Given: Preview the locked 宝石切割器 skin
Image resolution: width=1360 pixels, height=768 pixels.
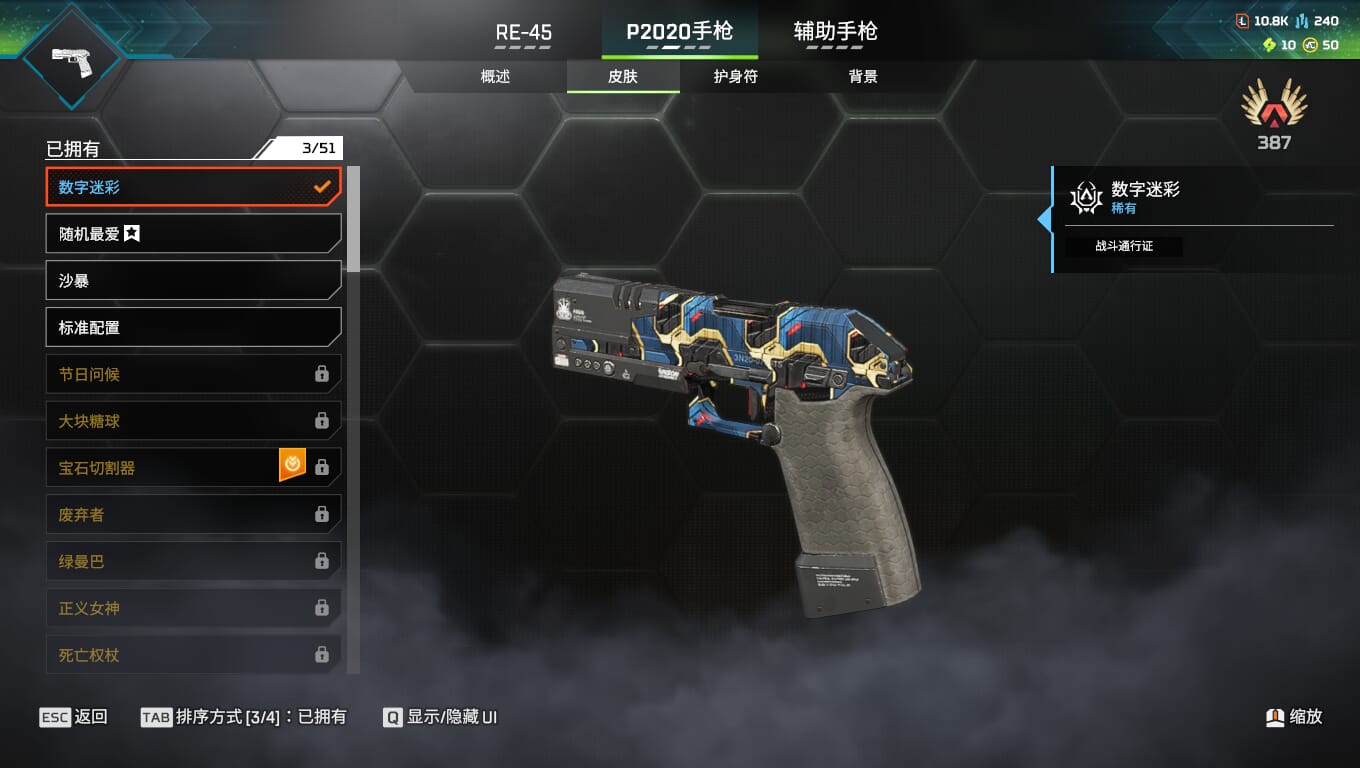Looking at the screenshot, I should tap(165, 467).
